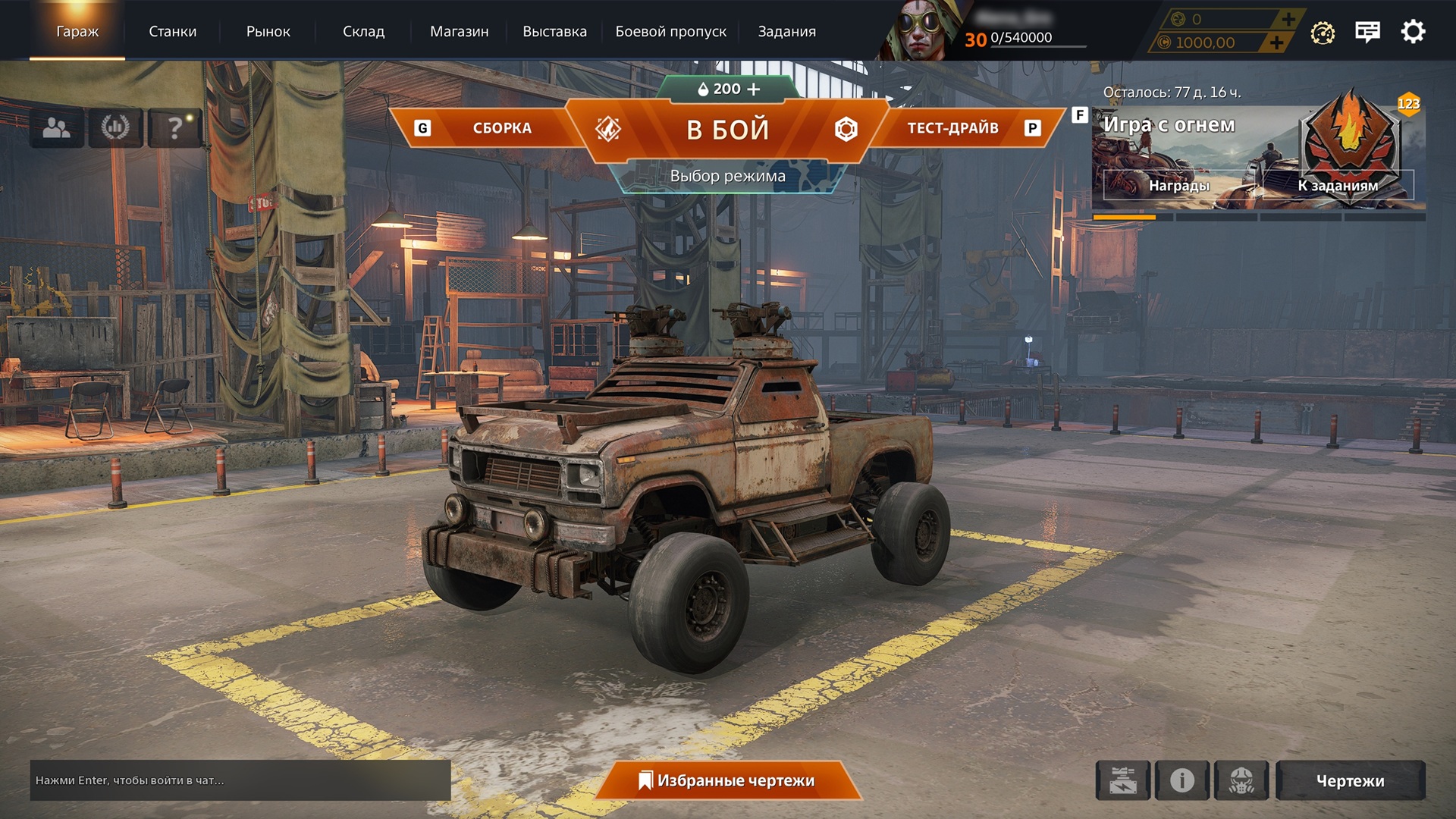1456x819 pixels.
Task: Switch to the Задания tab
Action: 786,32
